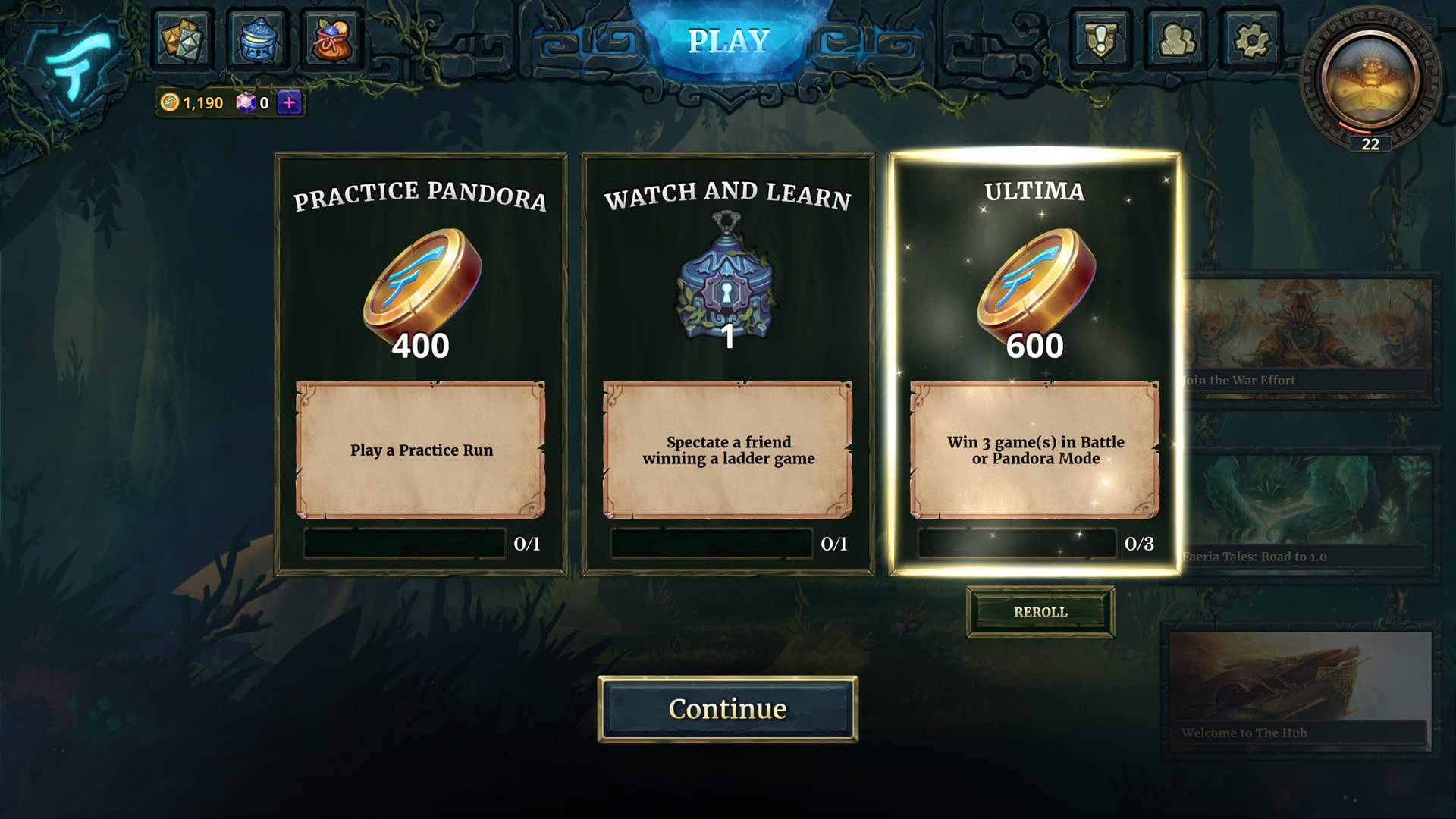Open the Play menu
The width and height of the screenshot is (1456, 819).
[x=728, y=41]
